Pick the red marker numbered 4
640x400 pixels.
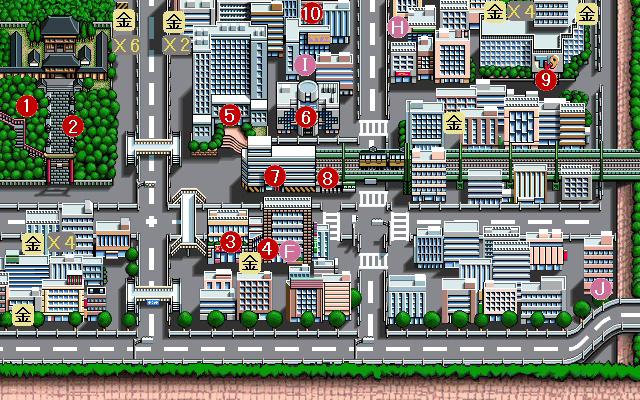click(x=267, y=247)
